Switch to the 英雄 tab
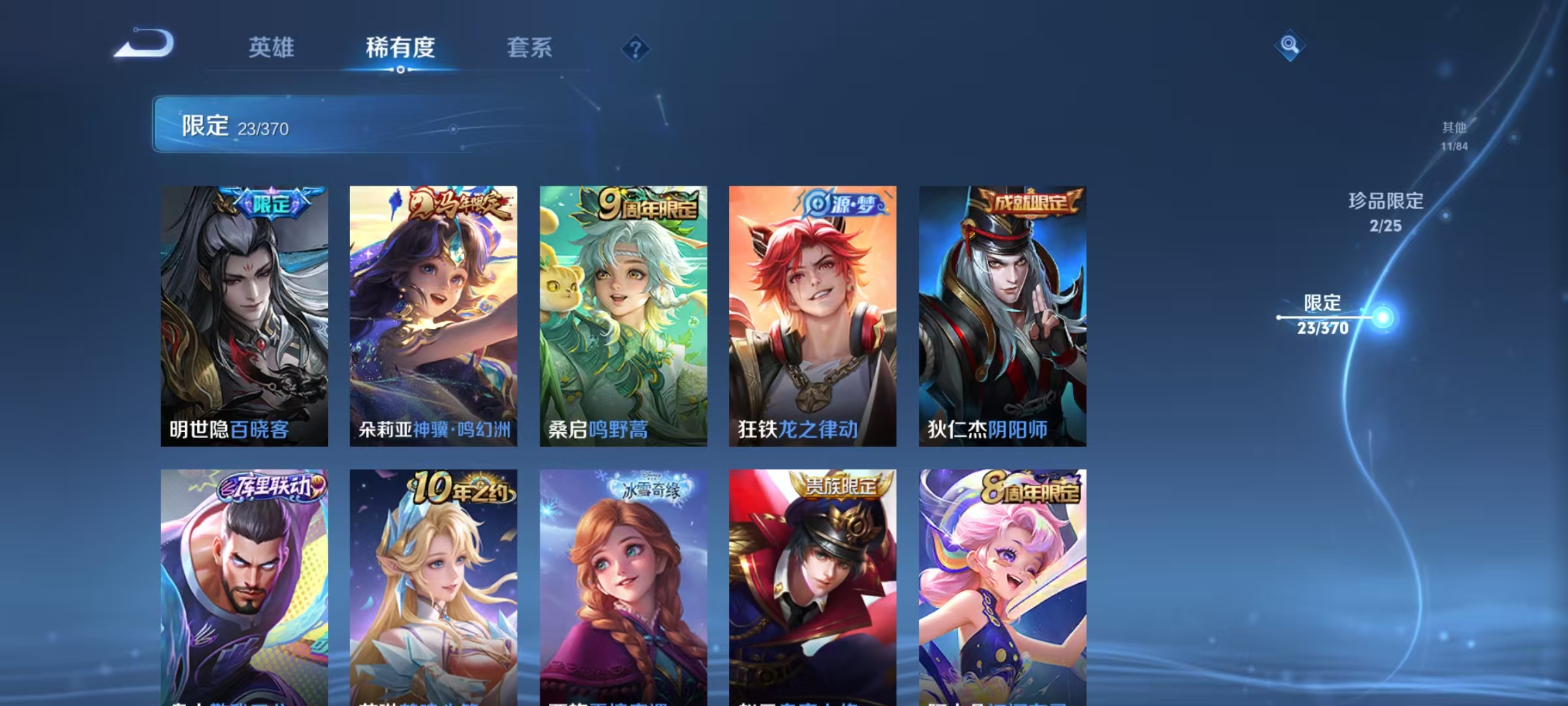The height and width of the screenshot is (706, 1568). [x=272, y=48]
